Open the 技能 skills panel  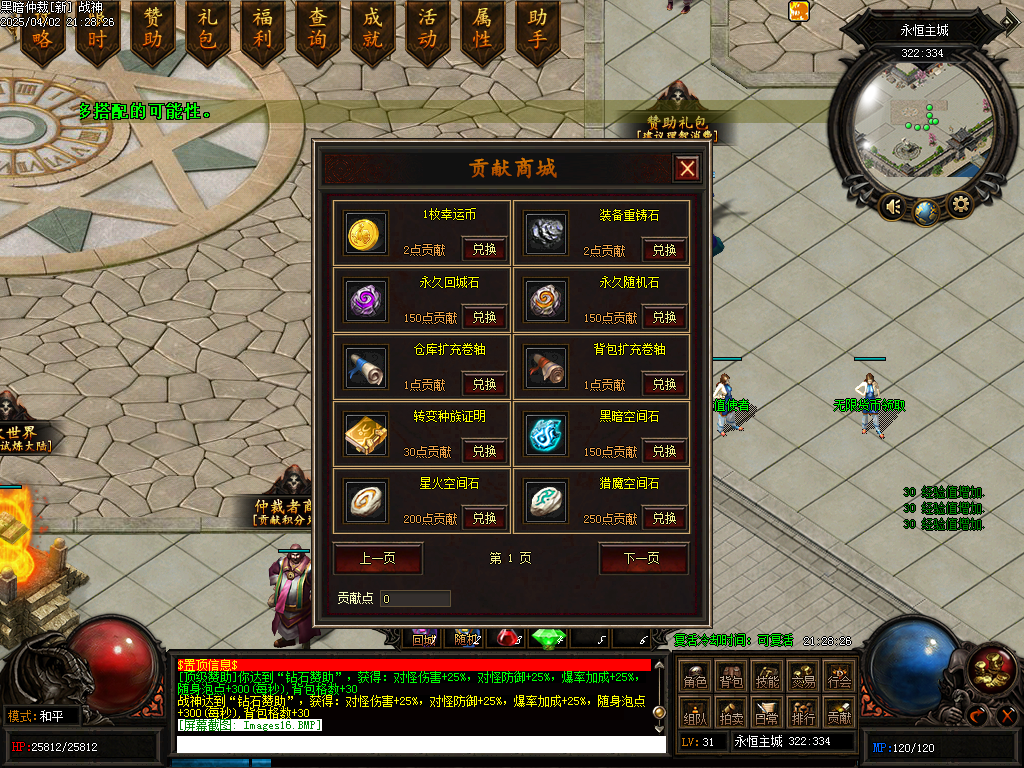(767, 679)
